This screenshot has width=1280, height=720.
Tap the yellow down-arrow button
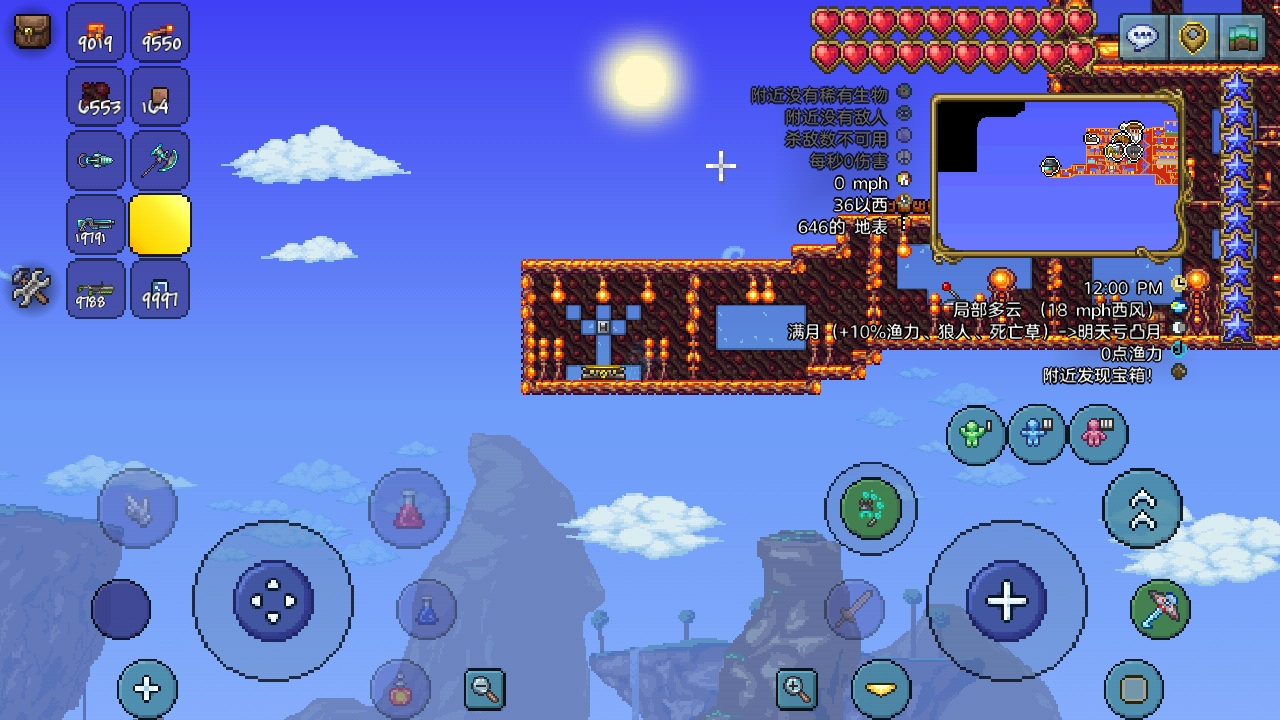[881, 688]
